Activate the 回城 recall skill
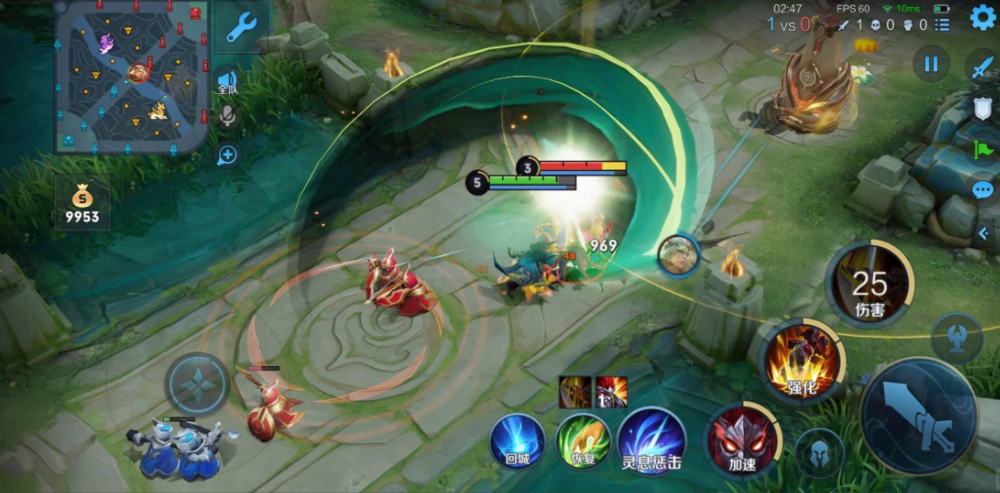Image resolution: width=1000 pixels, height=493 pixels. 517,441
